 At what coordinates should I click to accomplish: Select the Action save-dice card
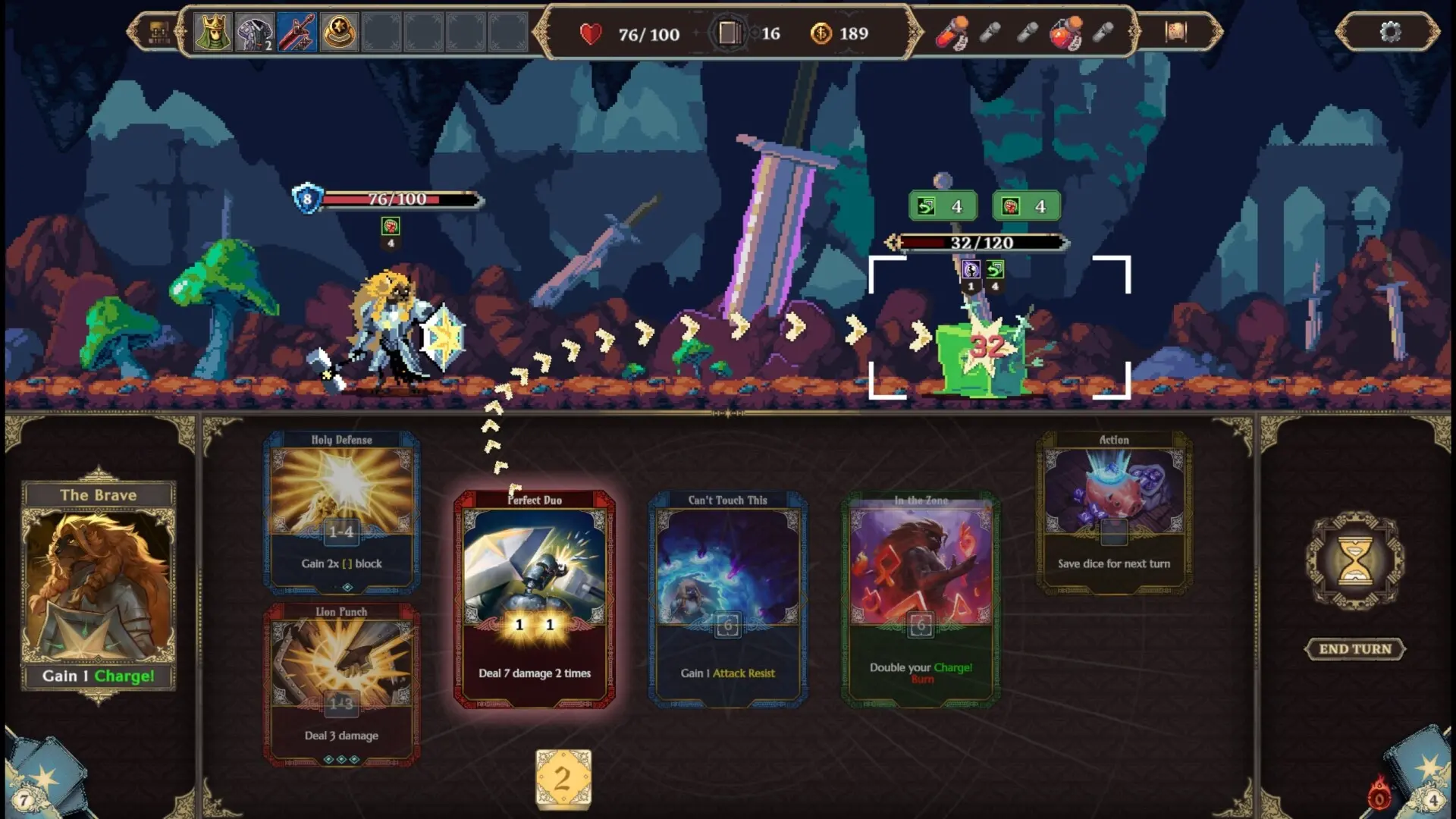pyautogui.click(x=1113, y=512)
